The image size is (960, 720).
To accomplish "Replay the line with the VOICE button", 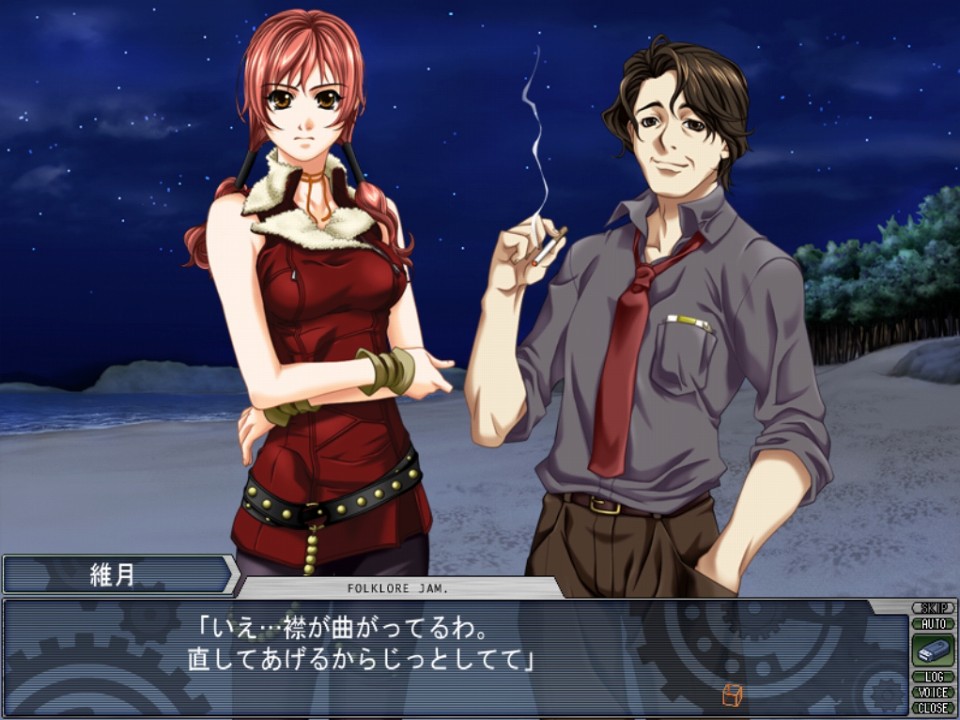I will [x=932, y=692].
